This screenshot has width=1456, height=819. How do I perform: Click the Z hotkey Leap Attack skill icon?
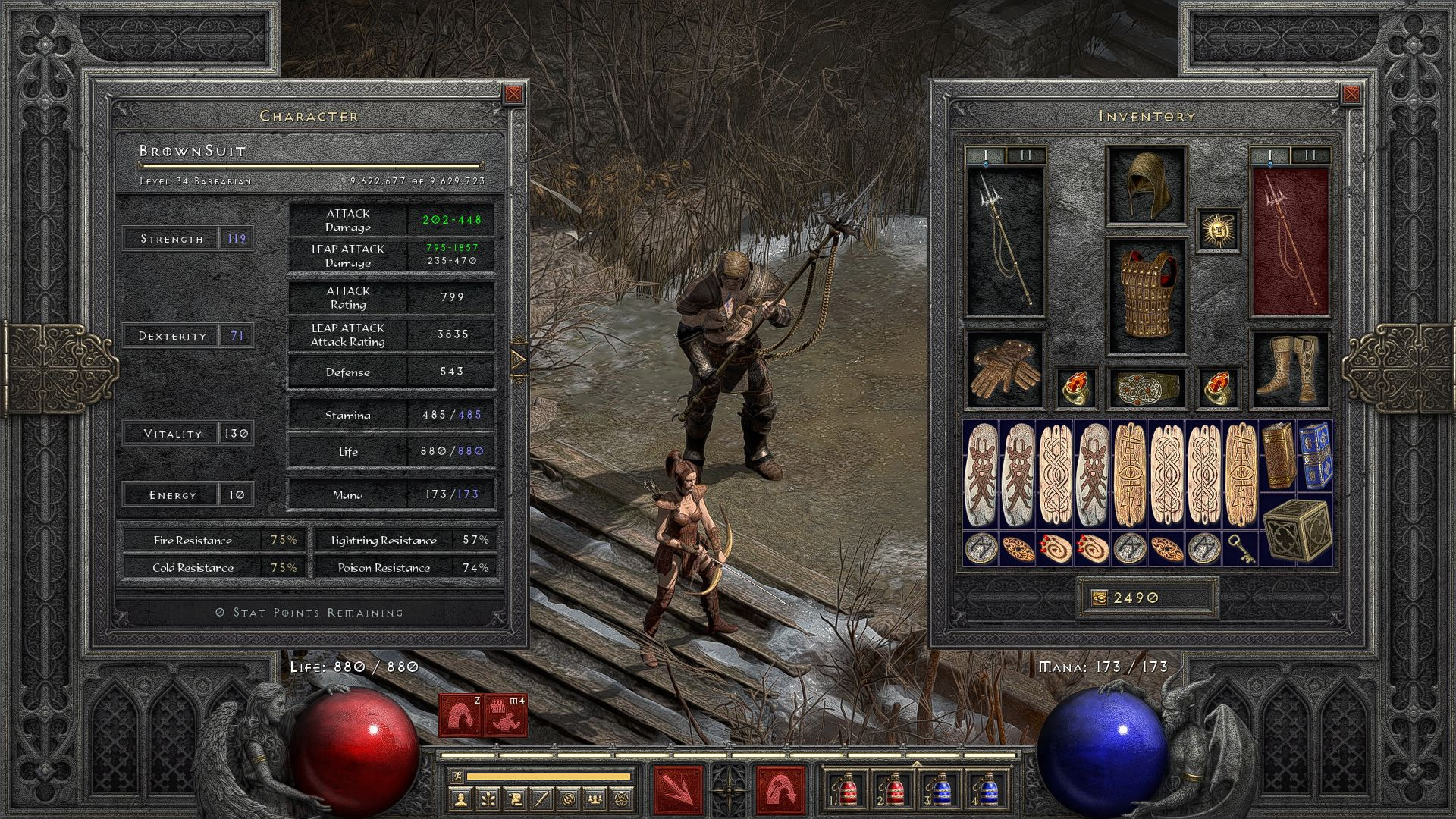point(460,715)
